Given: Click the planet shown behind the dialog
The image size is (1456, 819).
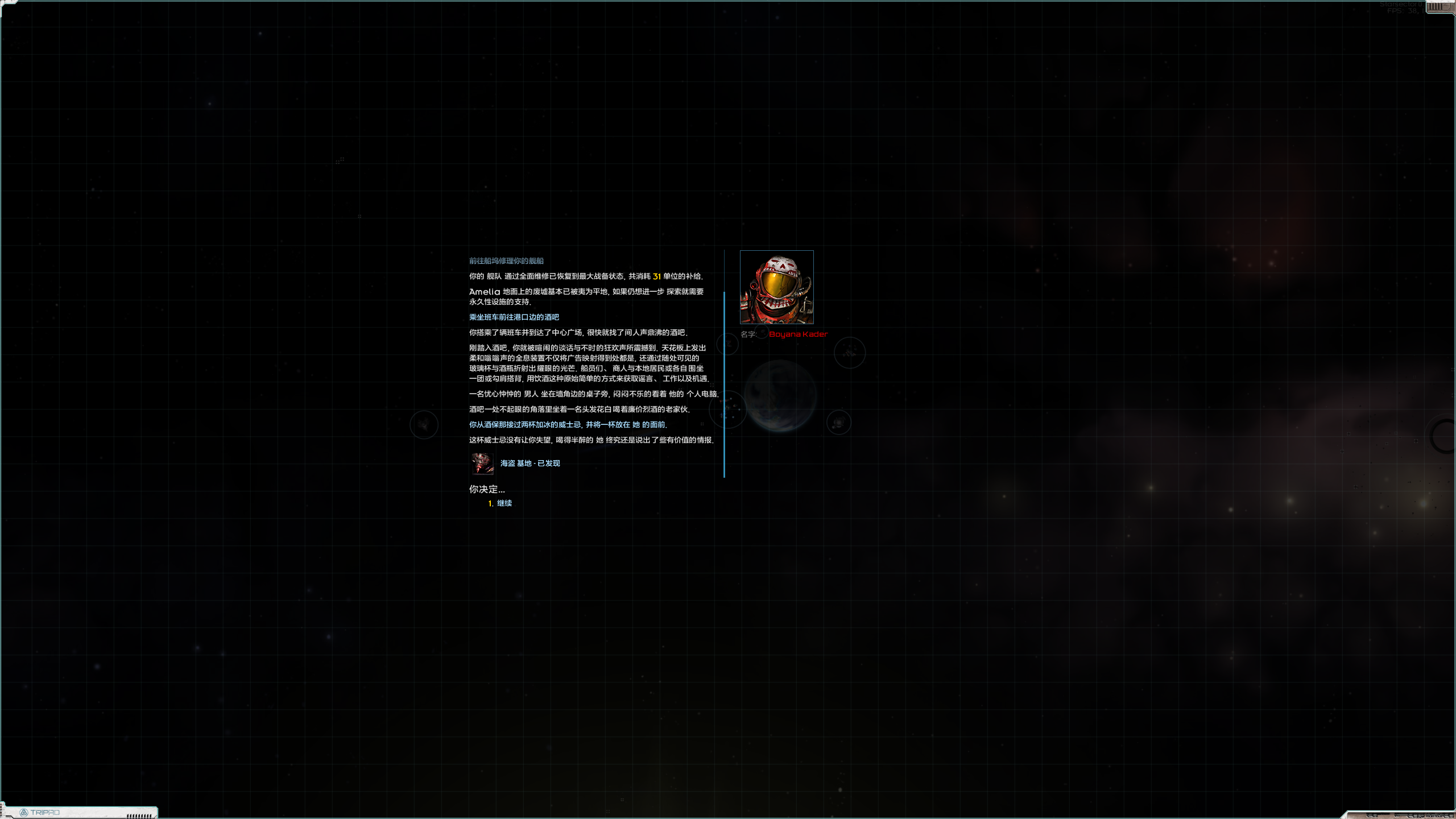Looking at the screenshot, I should click(780, 395).
